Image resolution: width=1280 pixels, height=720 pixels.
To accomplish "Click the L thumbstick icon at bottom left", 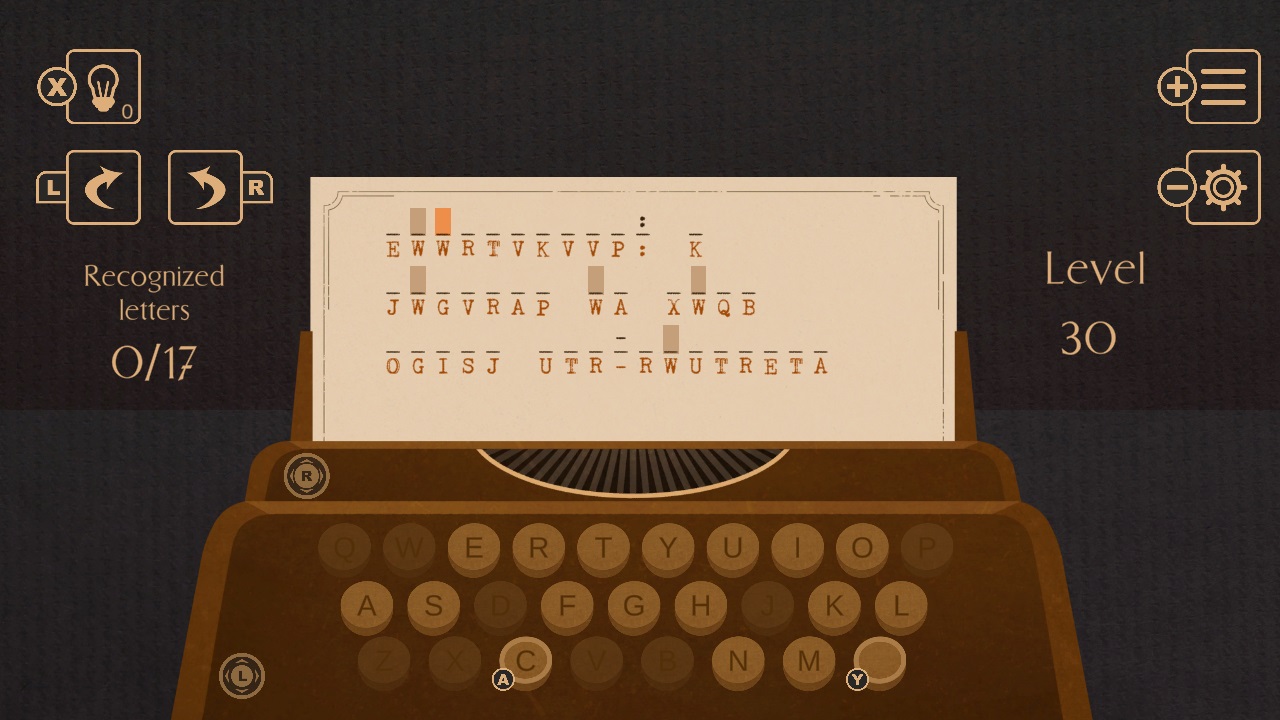I will click(x=241, y=676).
